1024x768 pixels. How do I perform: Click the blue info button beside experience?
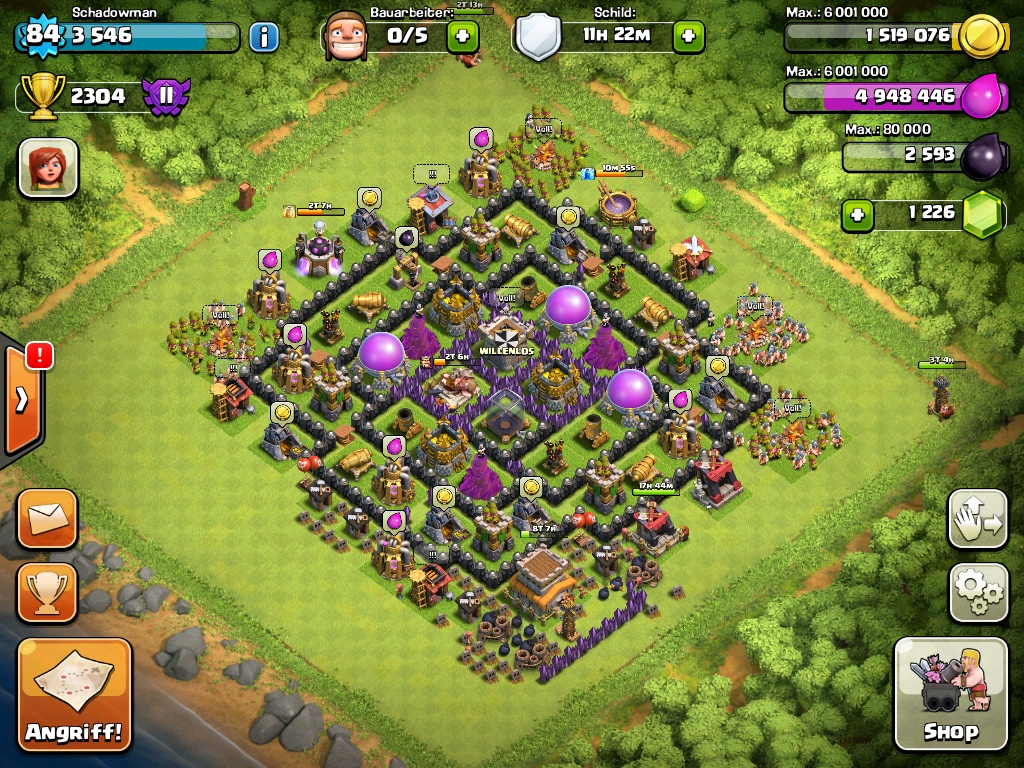click(263, 38)
